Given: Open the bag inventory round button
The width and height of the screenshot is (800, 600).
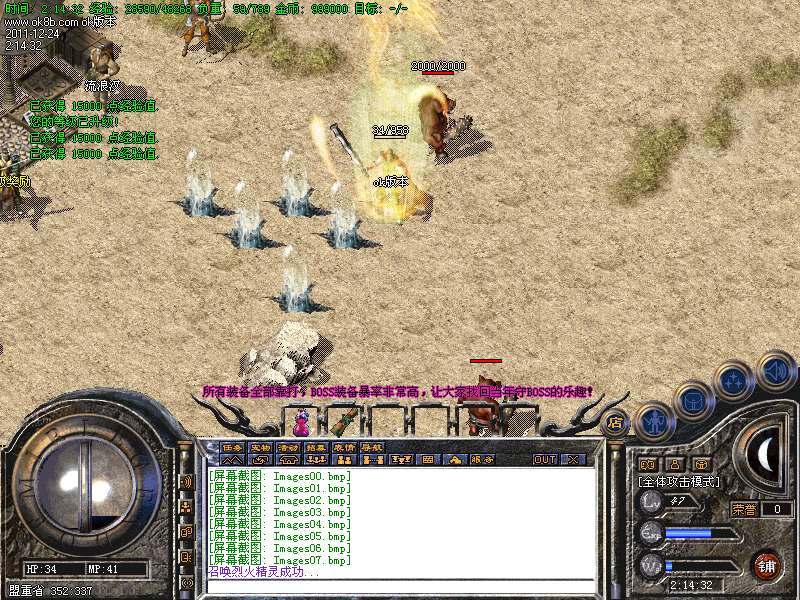Looking at the screenshot, I should [693, 402].
